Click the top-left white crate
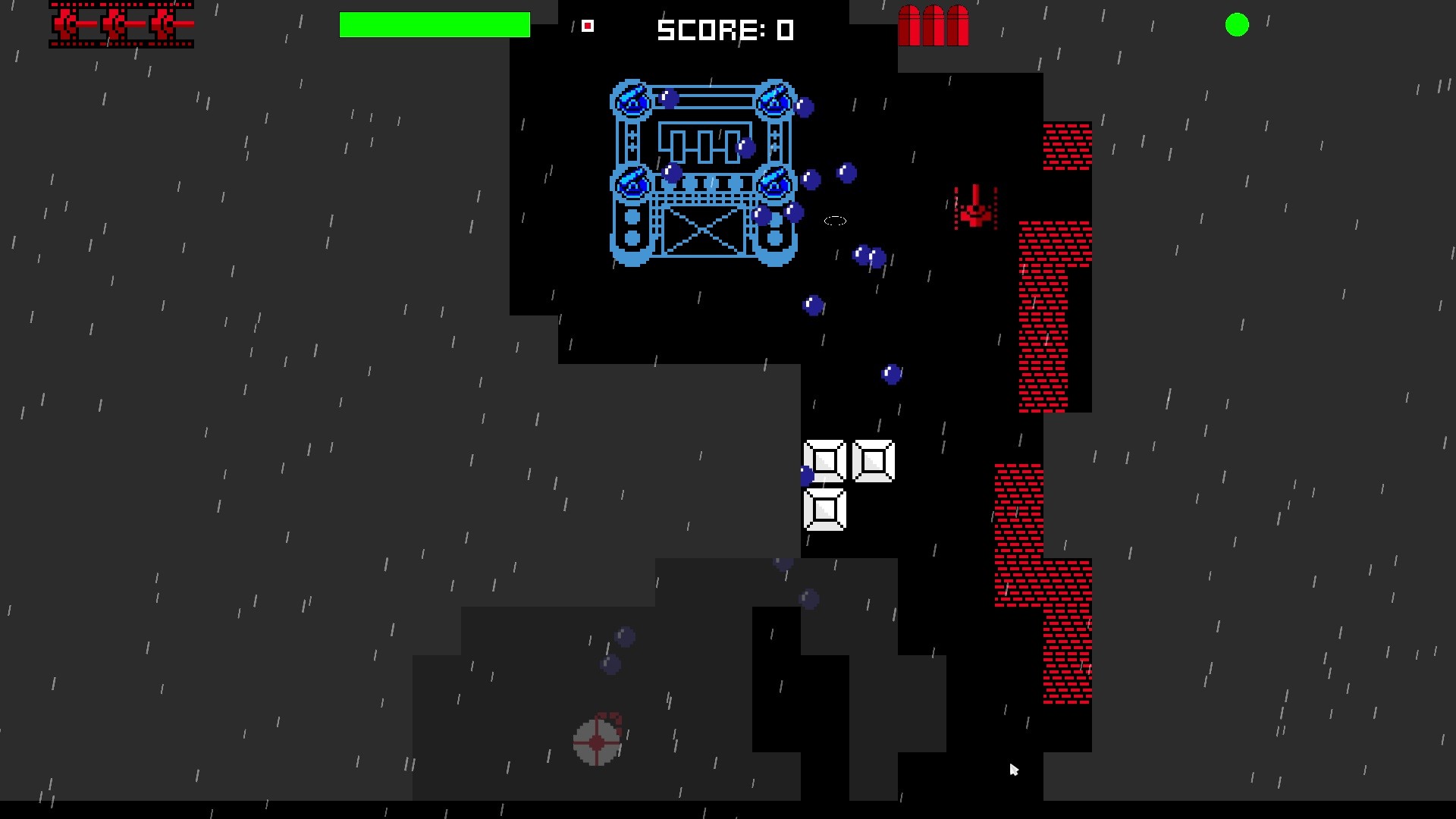 826,463
